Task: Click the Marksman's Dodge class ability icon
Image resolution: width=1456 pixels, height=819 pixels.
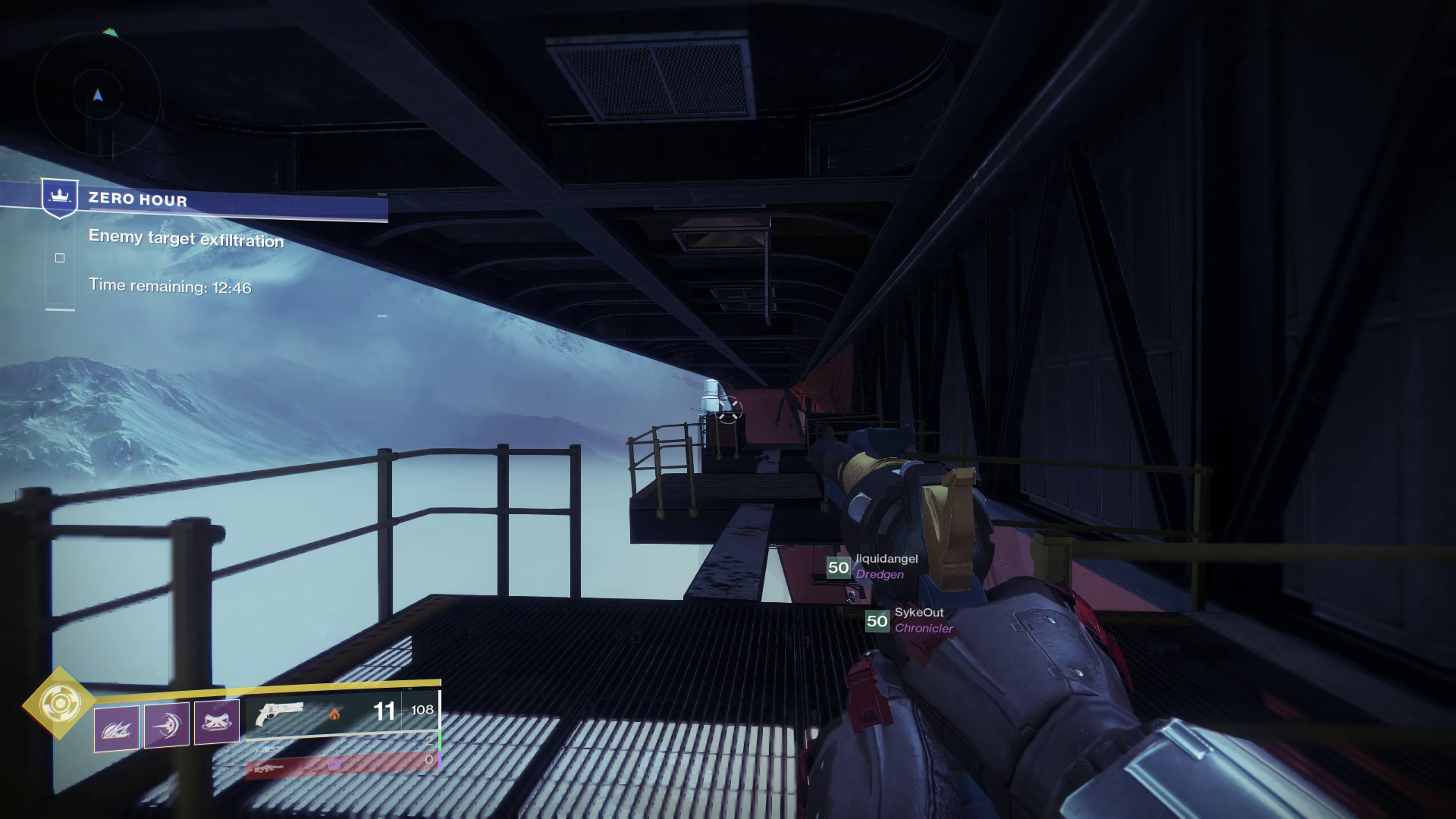Action: (115, 728)
